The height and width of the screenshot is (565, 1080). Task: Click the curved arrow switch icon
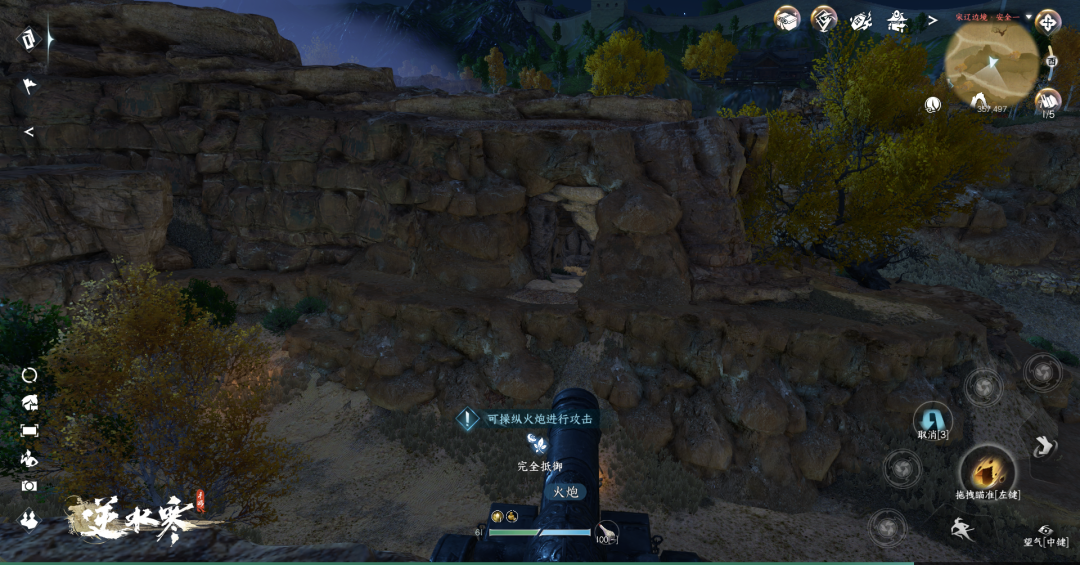click(1044, 447)
